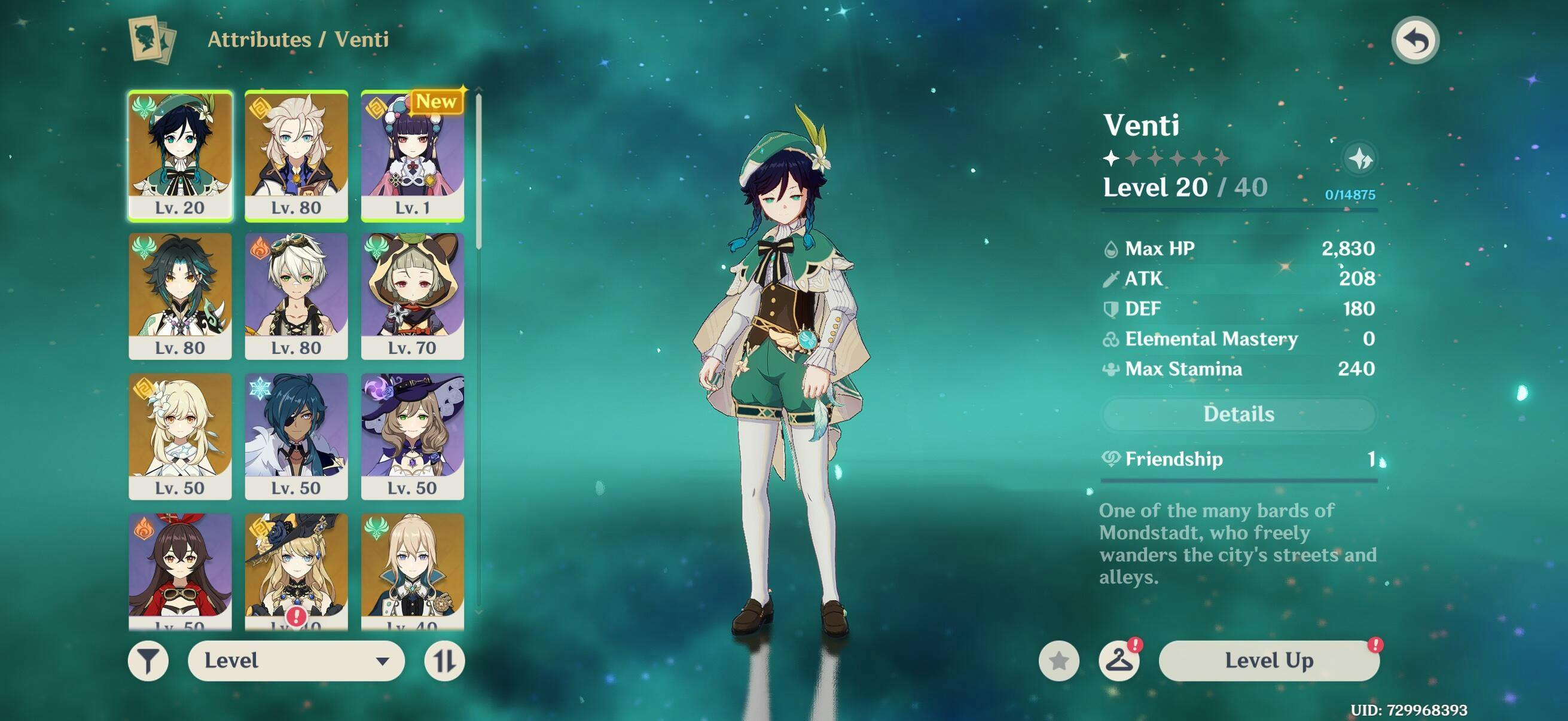Viewport: 1568px width, 721px height.
Task: Choose Bennett's Lv. 80 portrait
Action: coord(297,296)
